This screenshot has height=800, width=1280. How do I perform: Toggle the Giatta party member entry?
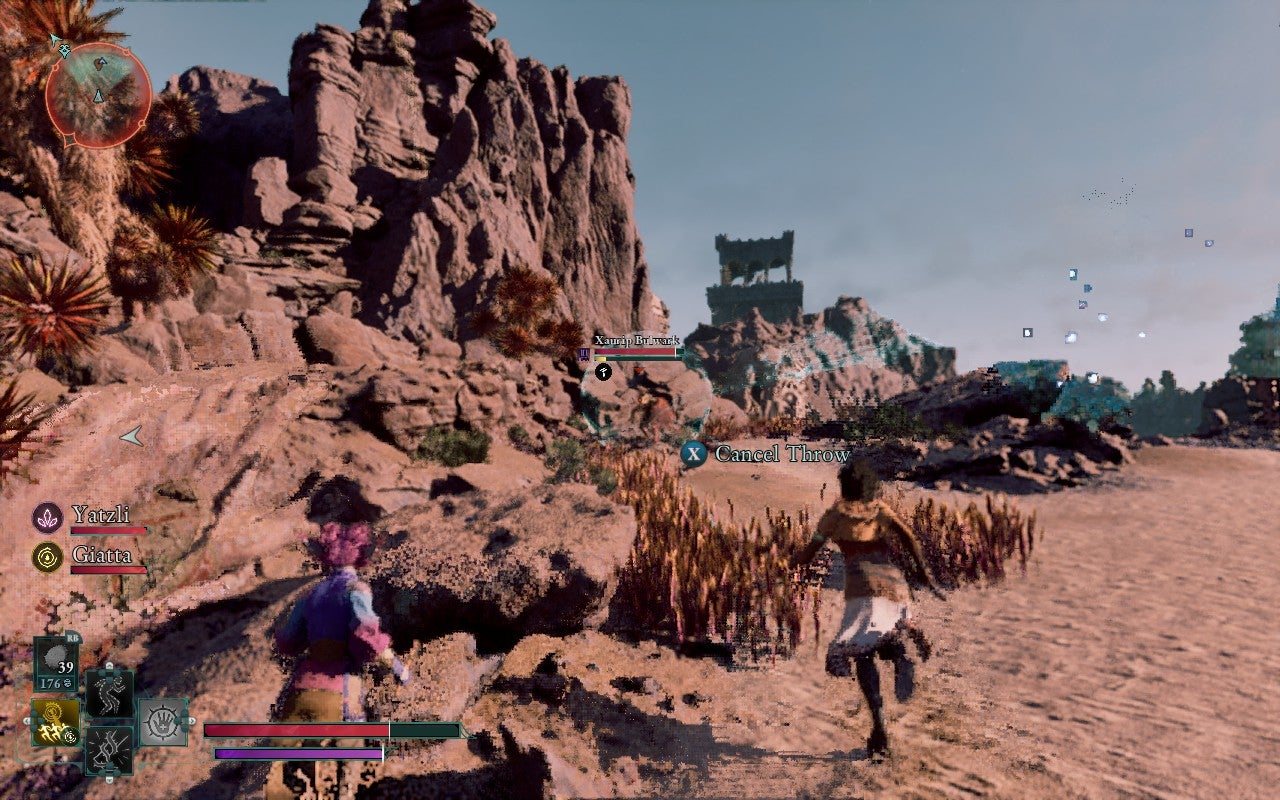pos(102,554)
